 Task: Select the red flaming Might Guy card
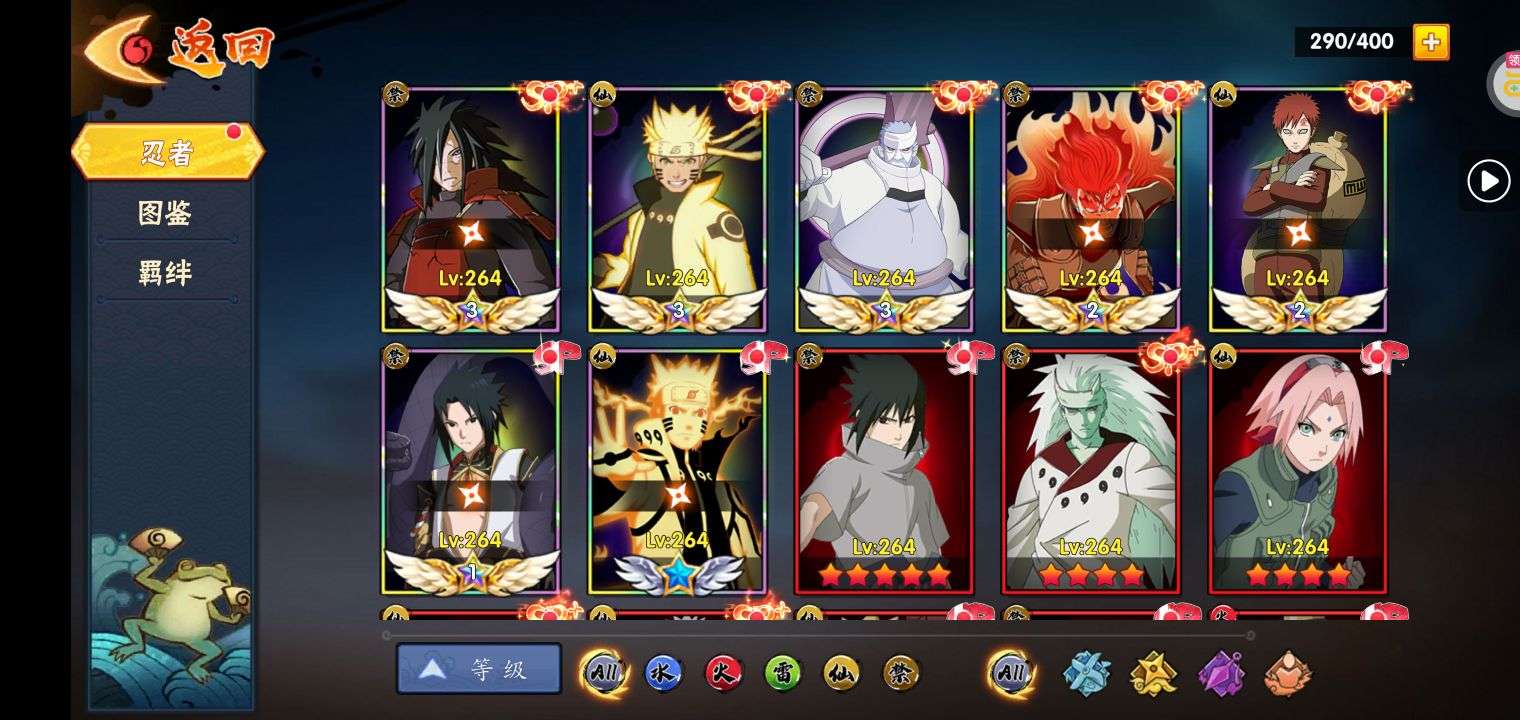point(1091,210)
